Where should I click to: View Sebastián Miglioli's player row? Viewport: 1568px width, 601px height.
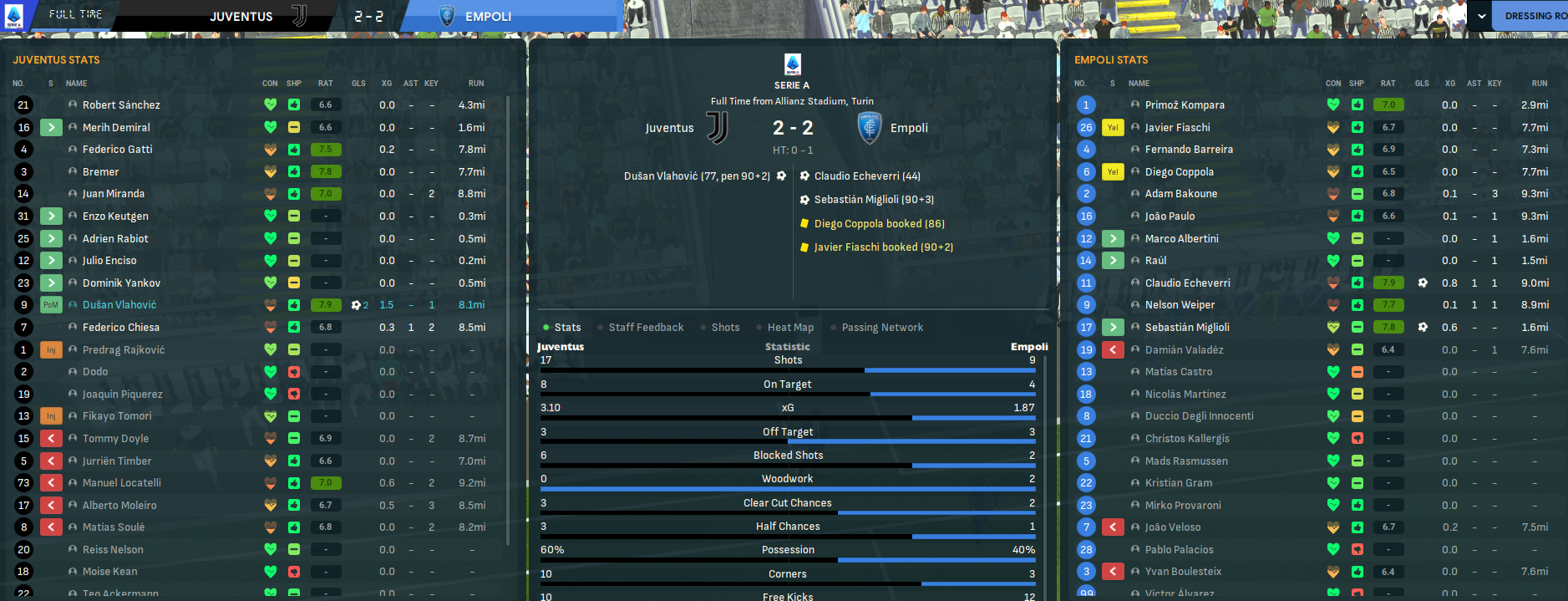pos(1187,328)
